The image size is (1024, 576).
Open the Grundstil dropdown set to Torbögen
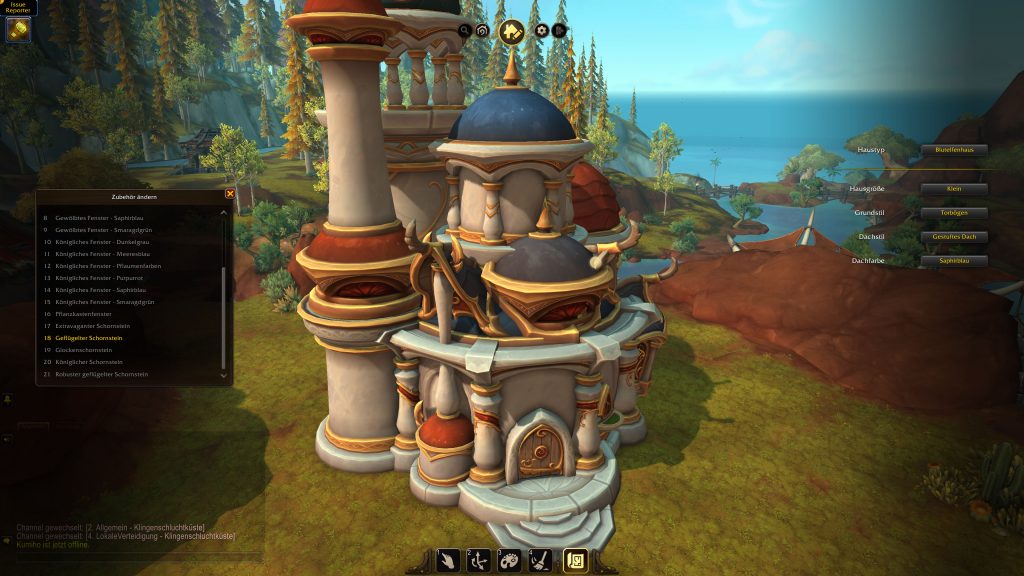point(954,213)
